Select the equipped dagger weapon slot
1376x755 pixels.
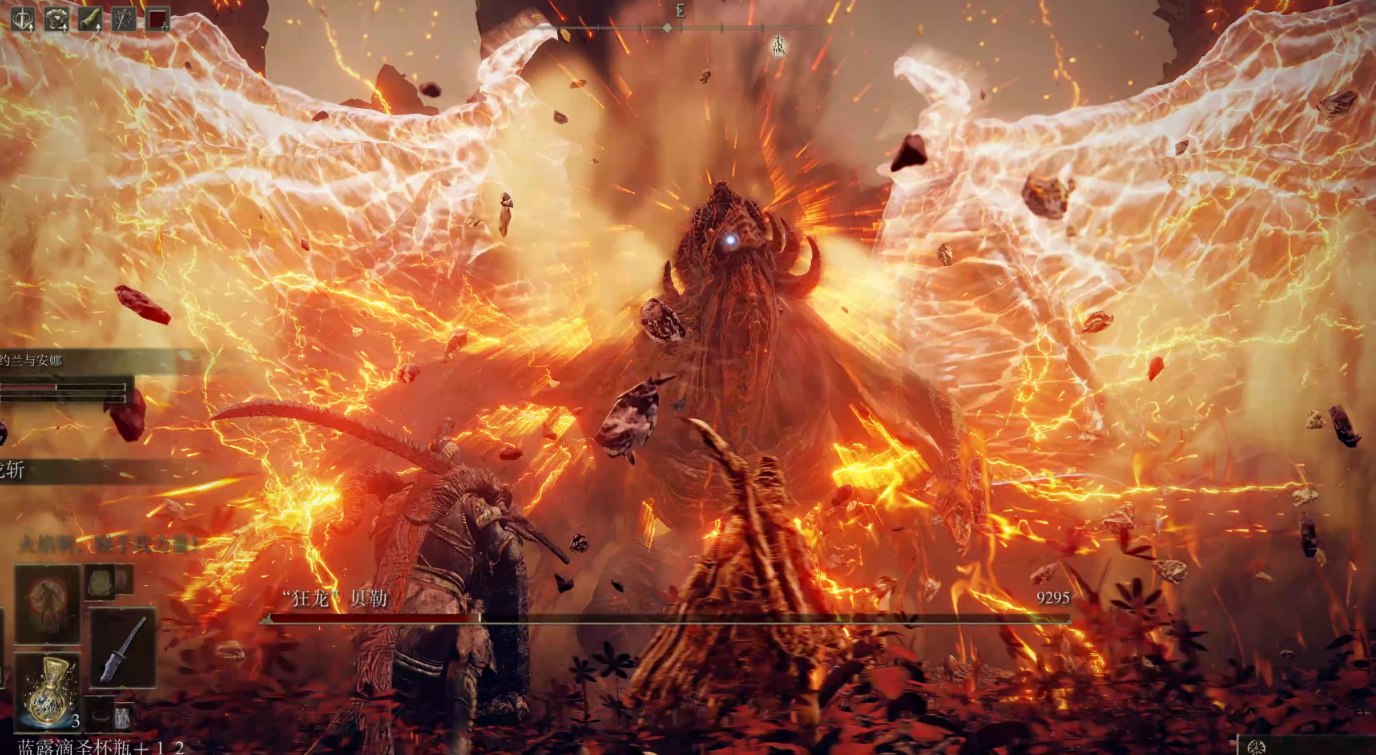pyautogui.click(x=123, y=647)
